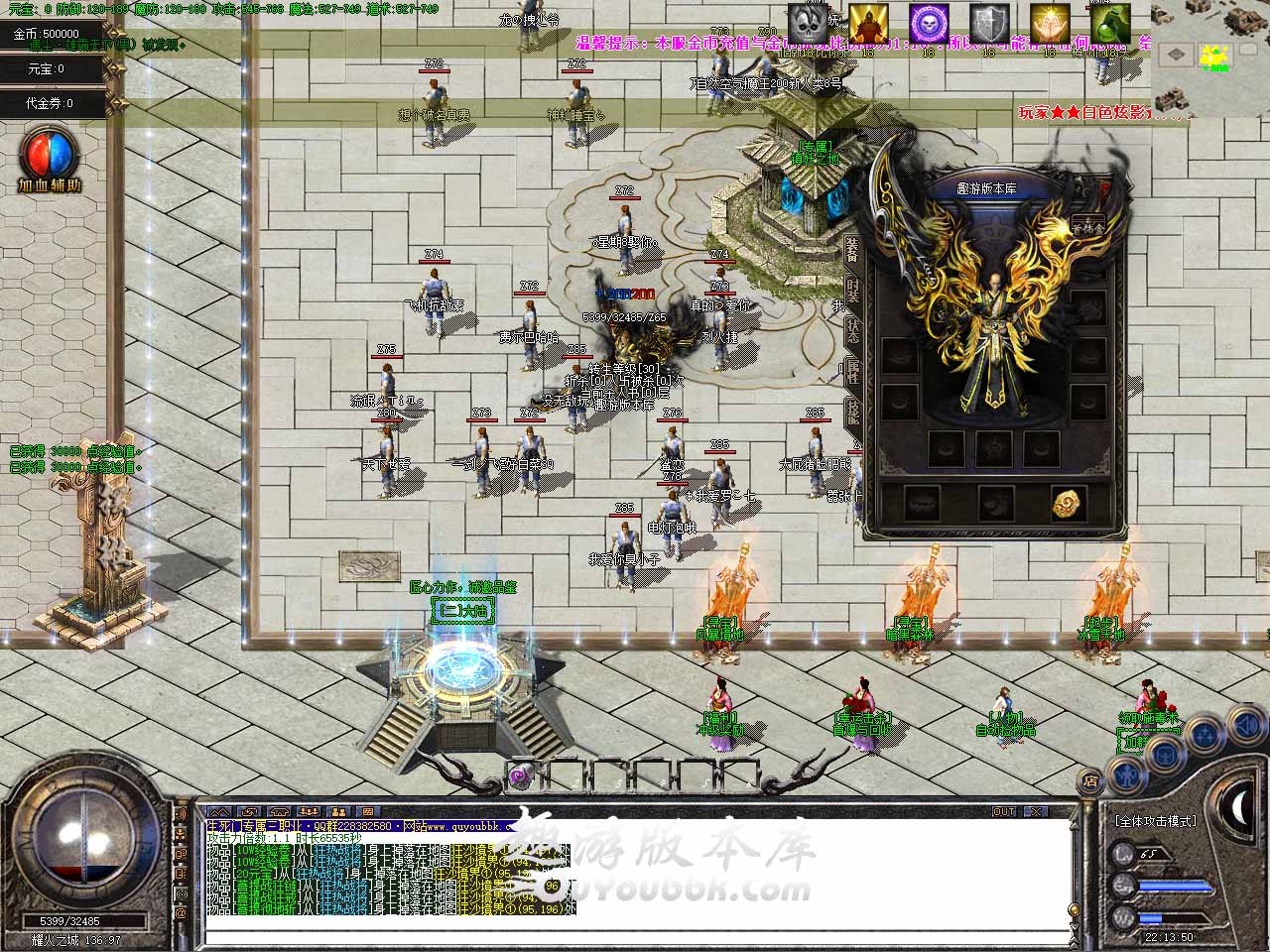Viewport: 1270px width, 952px height.
Task: Select the golden charm equipment slot
Action: pyautogui.click(x=1068, y=503)
